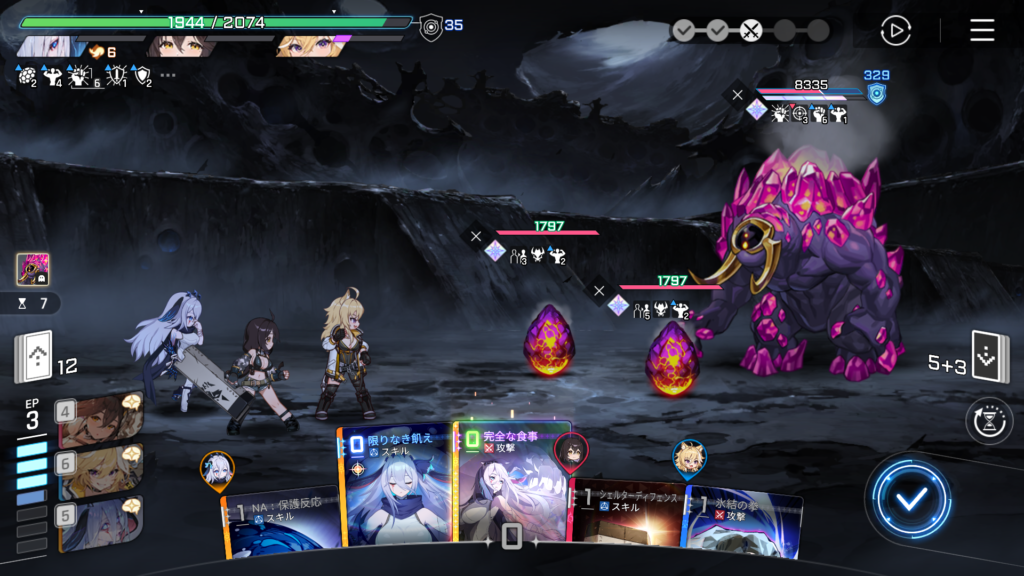Toggle auto-battle play button

(895, 30)
